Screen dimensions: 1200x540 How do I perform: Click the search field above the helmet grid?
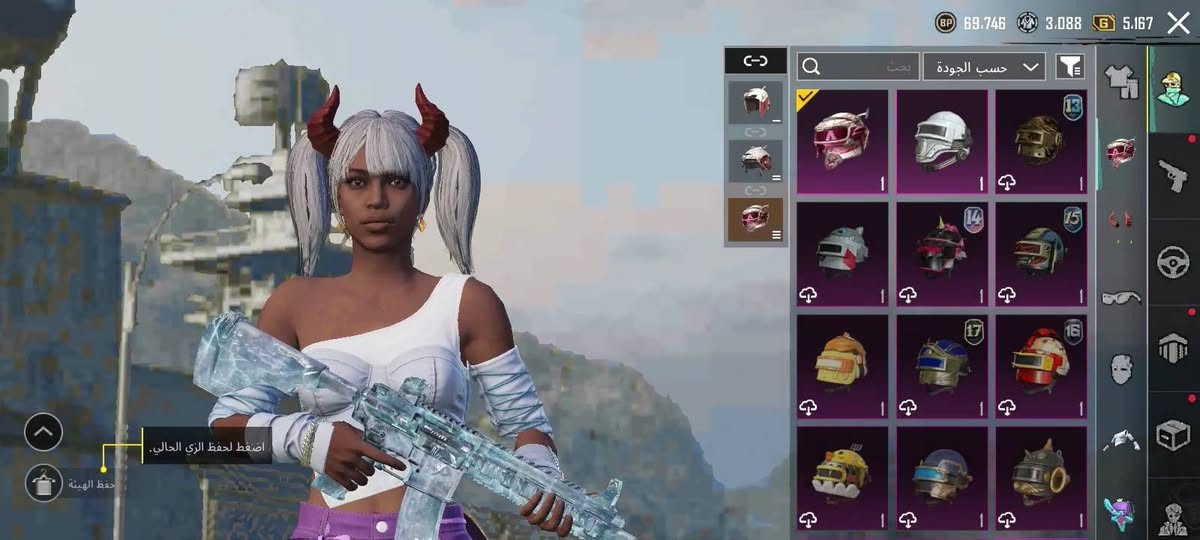[858, 67]
